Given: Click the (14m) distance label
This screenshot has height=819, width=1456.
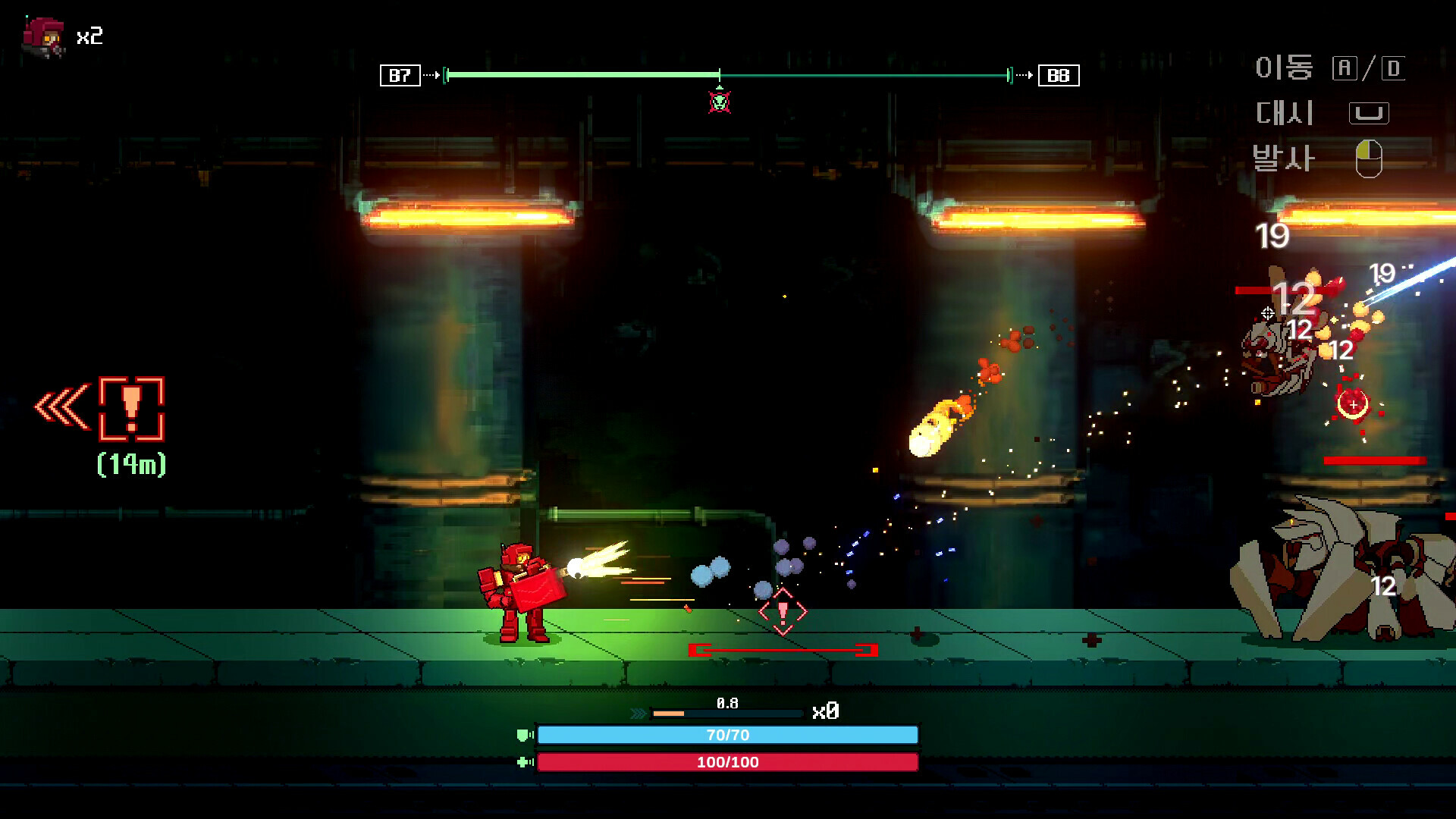Looking at the screenshot, I should 133,463.
